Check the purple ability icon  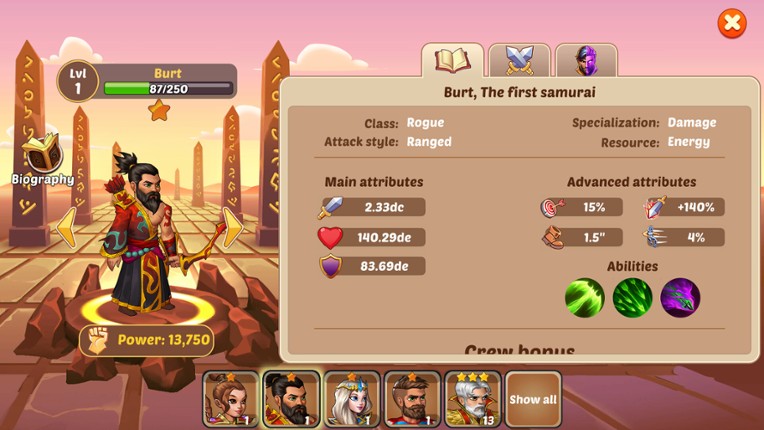click(680, 298)
